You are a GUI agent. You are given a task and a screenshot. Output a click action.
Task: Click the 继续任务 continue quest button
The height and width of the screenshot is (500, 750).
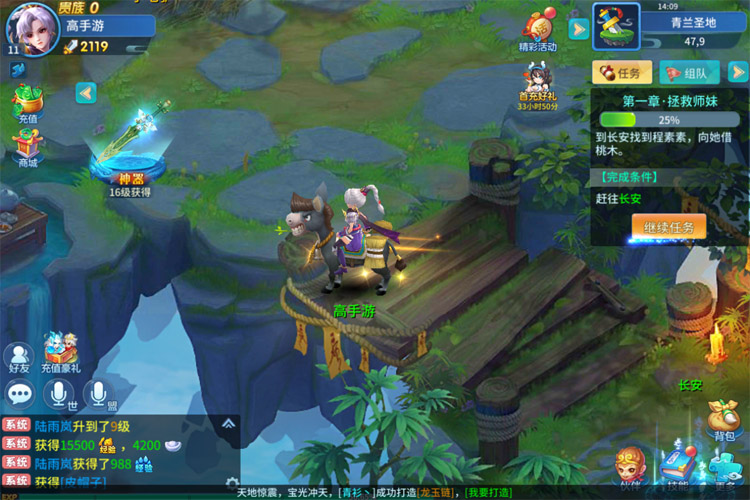coord(668,226)
